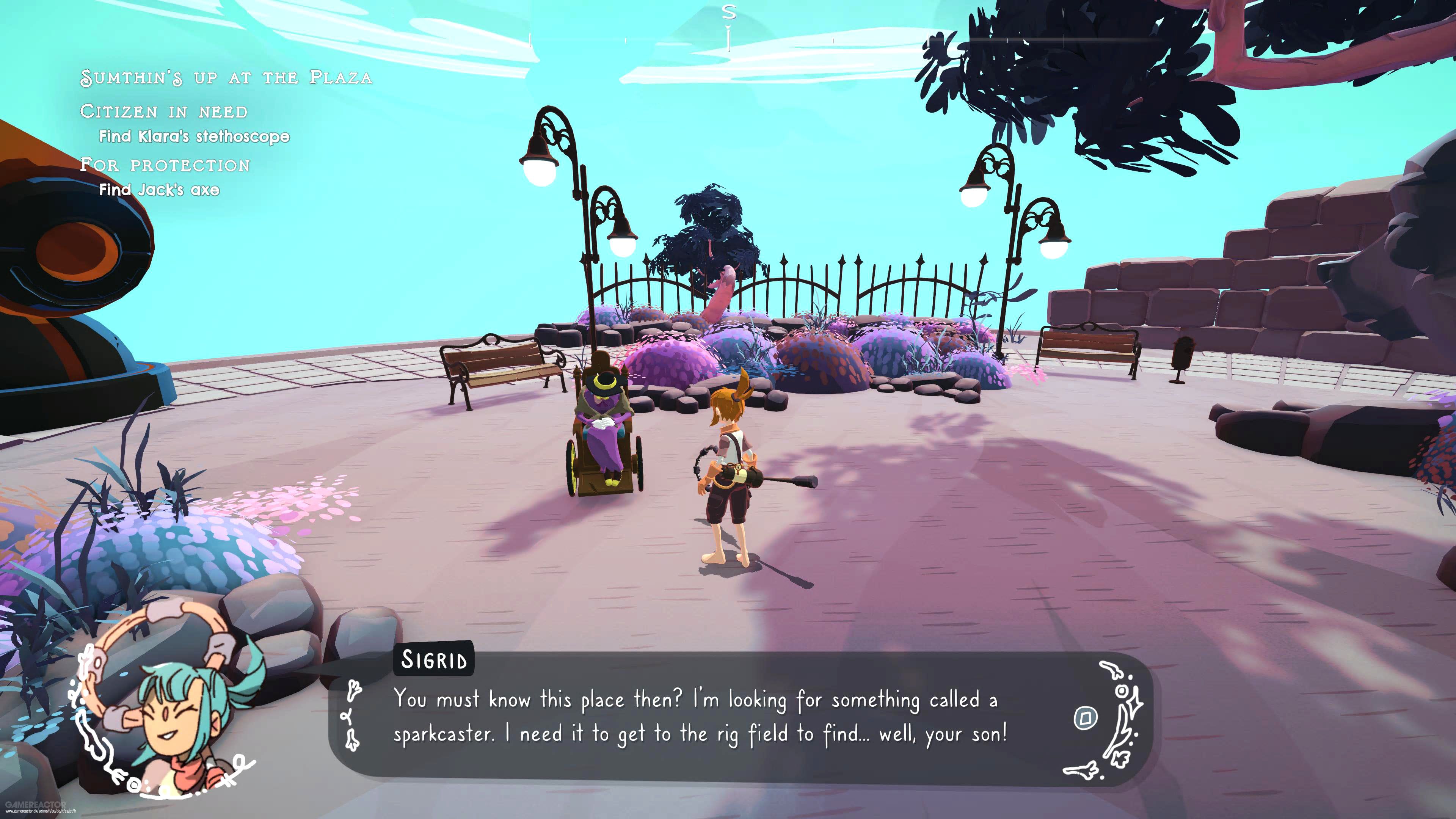Click the Sigrid speaker name tag
The image size is (1456, 819).
point(433,660)
